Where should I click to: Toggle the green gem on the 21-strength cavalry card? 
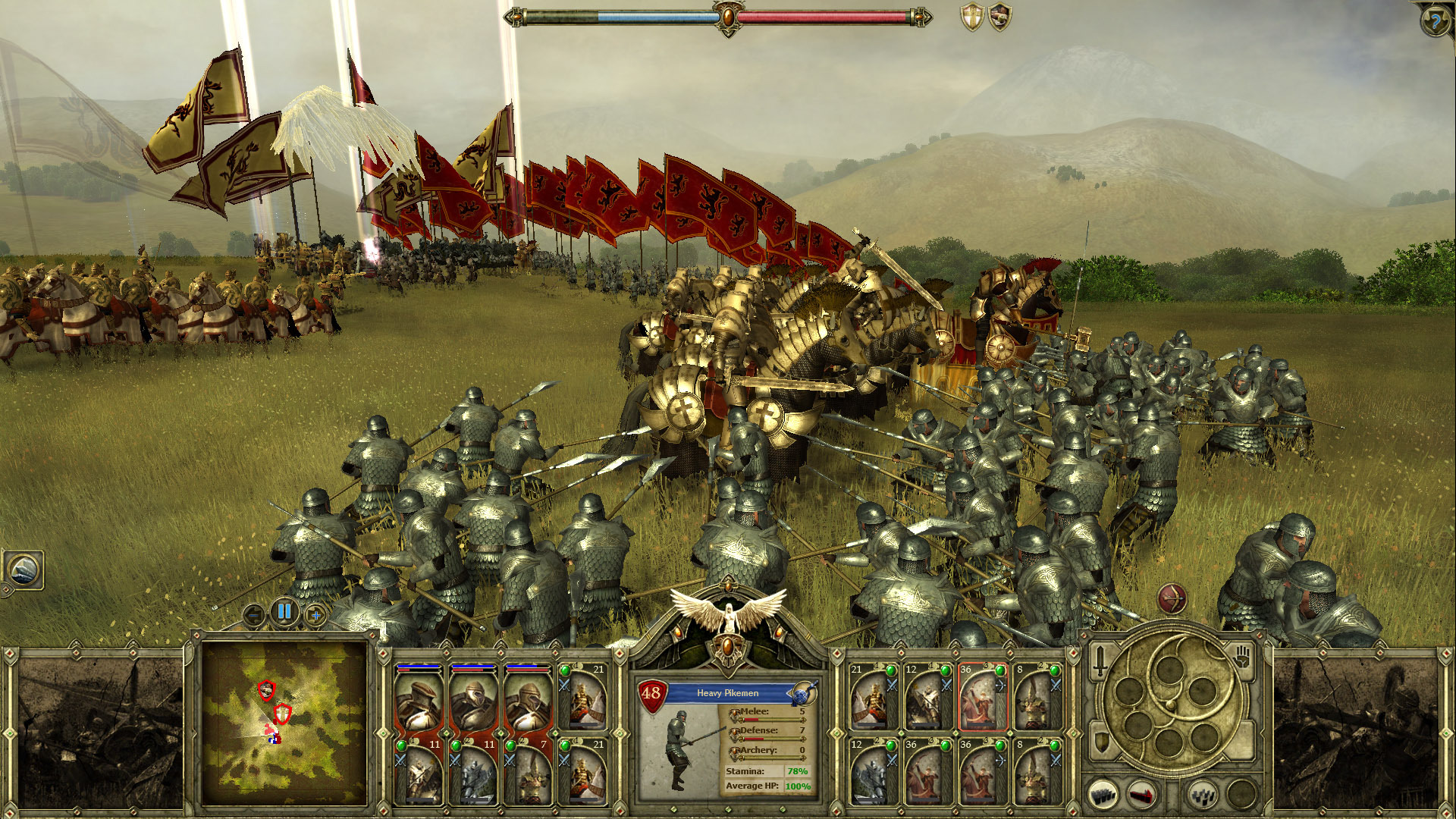pos(564,670)
